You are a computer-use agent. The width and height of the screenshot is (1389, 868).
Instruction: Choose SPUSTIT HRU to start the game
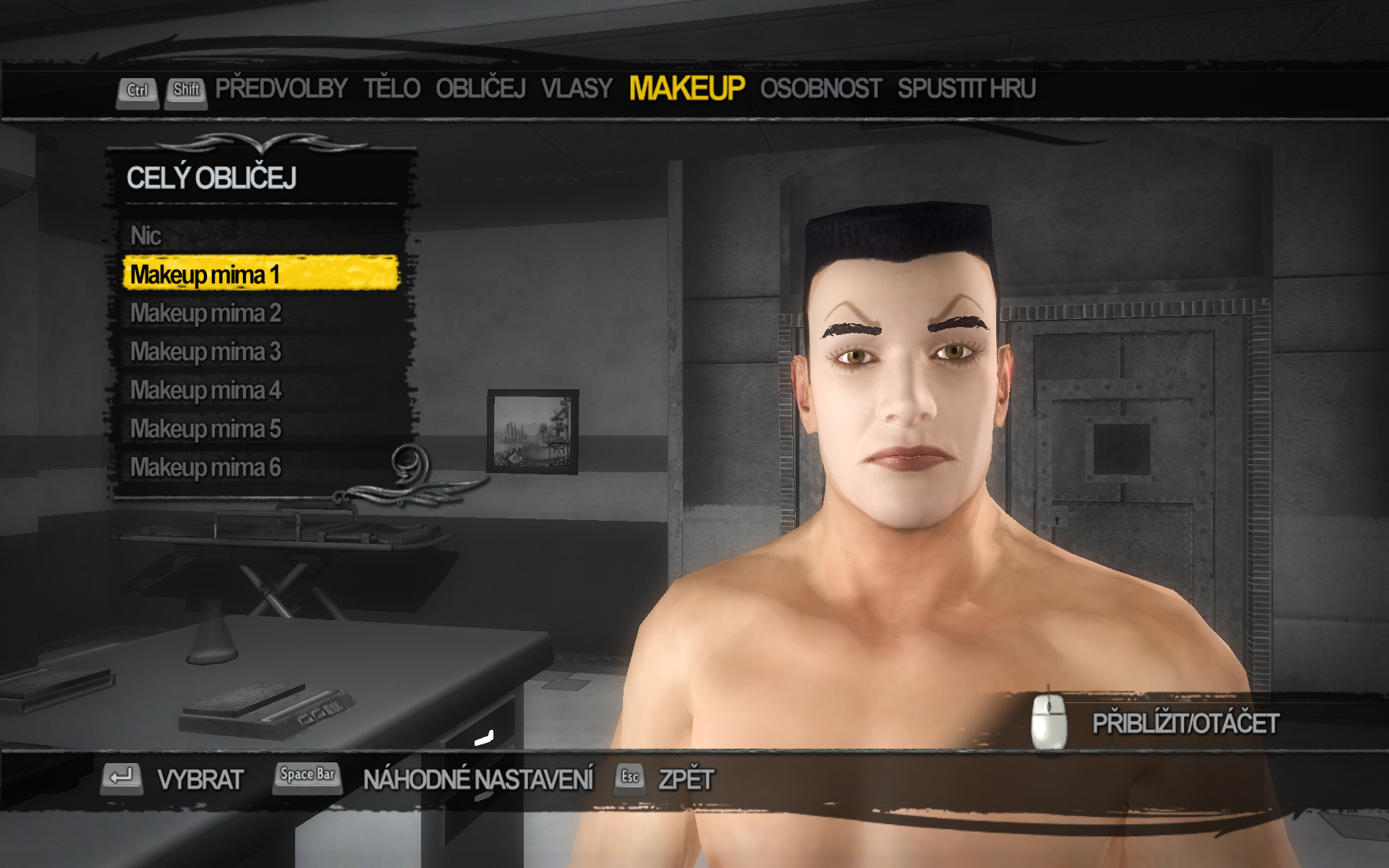[x=967, y=89]
